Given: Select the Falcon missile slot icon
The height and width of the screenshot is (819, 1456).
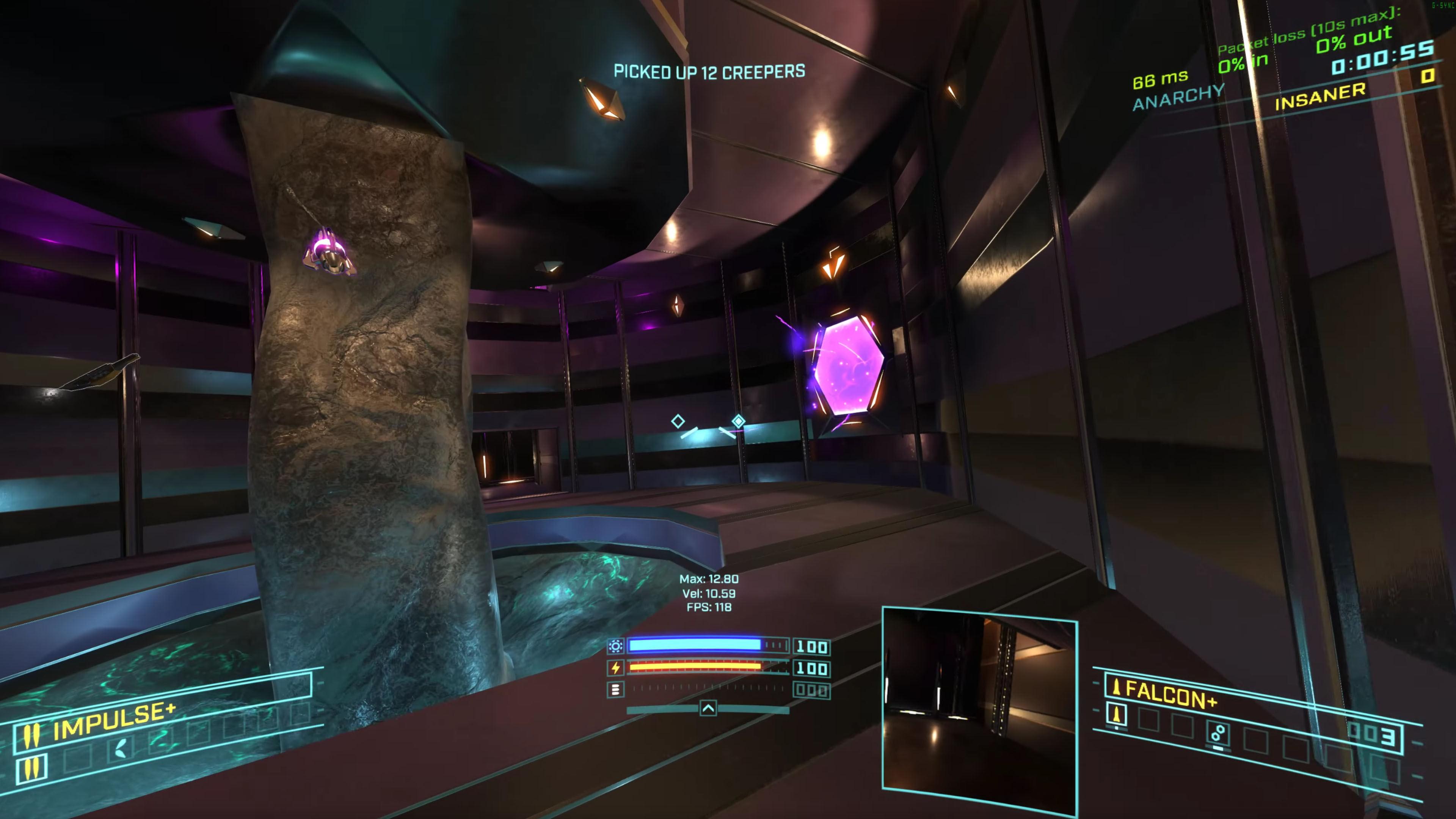Looking at the screenshot, I should 1116,714.
